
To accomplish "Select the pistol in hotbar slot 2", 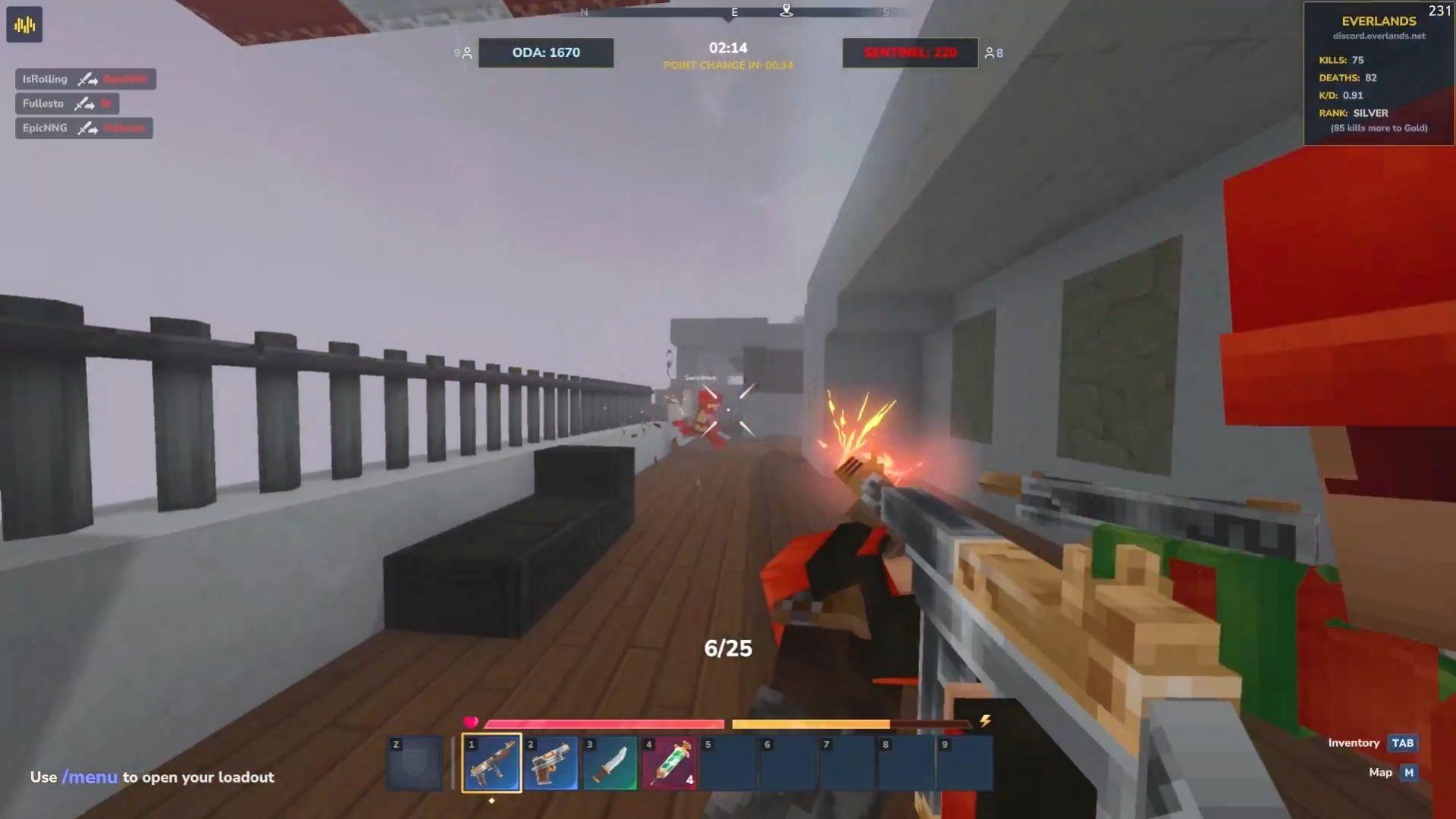I will [551, 762].
